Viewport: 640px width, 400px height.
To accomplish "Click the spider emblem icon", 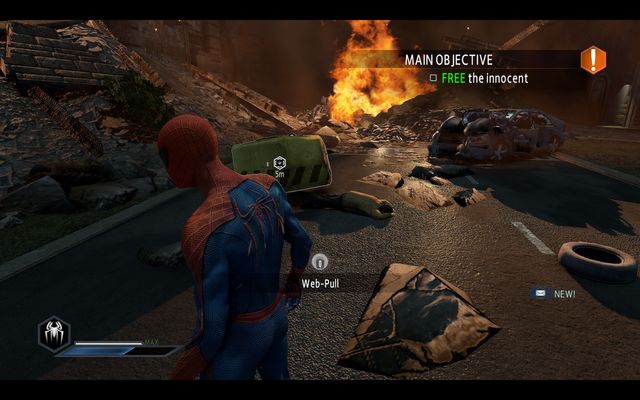I will (53, 333).
